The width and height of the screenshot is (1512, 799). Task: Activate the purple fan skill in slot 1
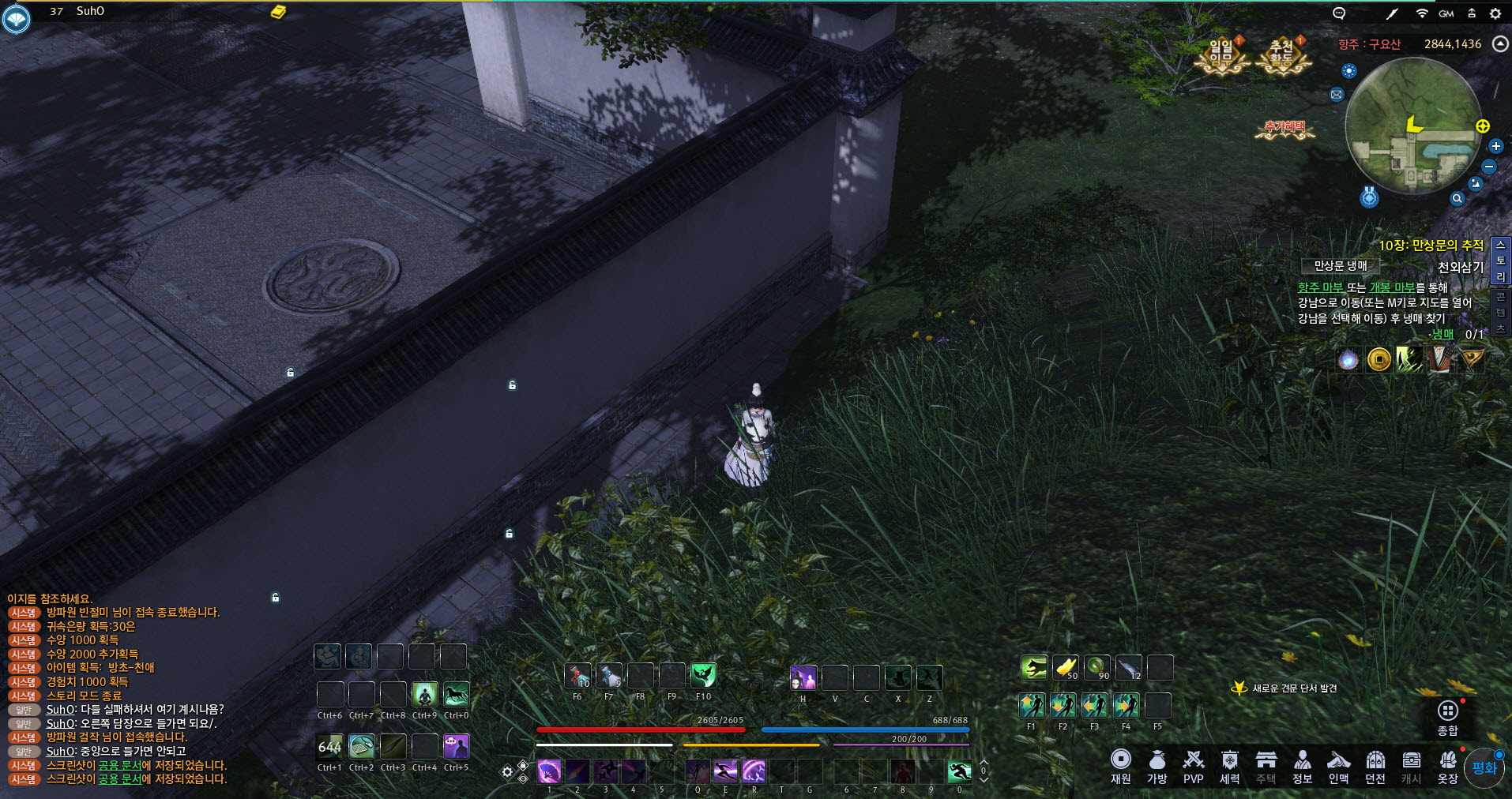point(549,771)
